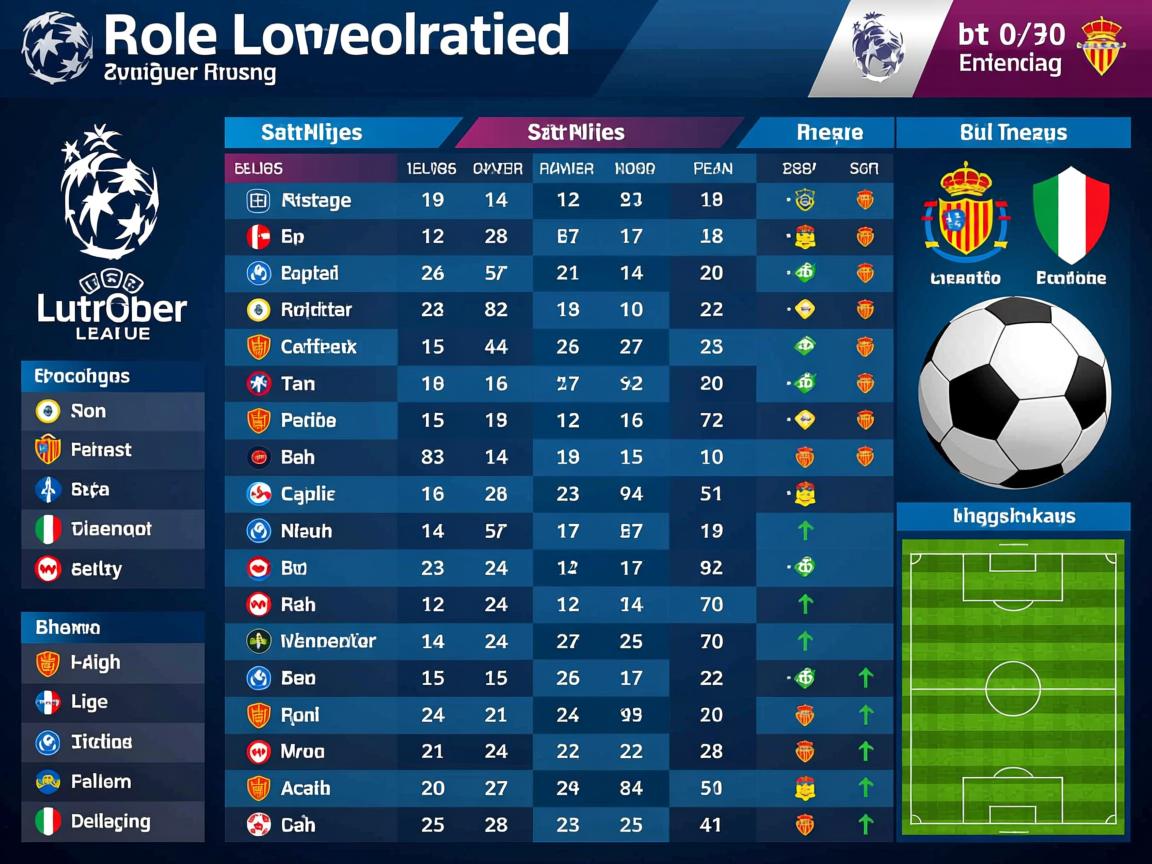Select Feinast from the sidebar list
The image size is (1152, 864).
tap(100, 450)
